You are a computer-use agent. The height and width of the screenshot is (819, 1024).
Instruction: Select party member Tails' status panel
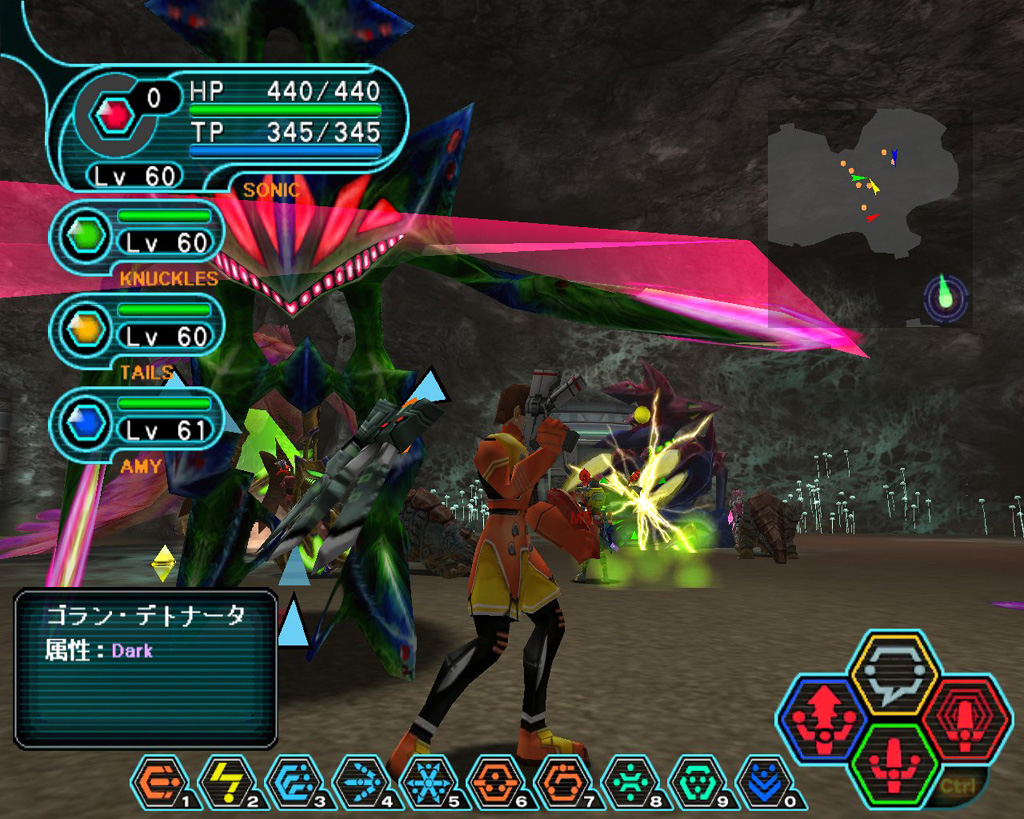coord(142,327)
